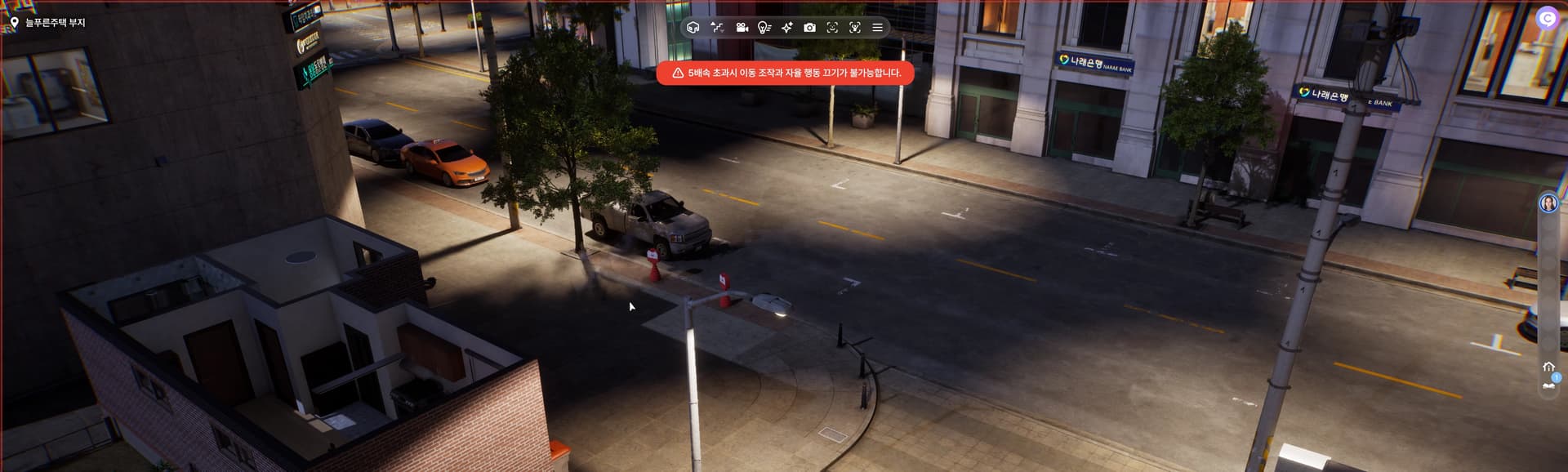Open the notification icon with the blue badge
1568x472 pixels.
tap(1549, 385)
